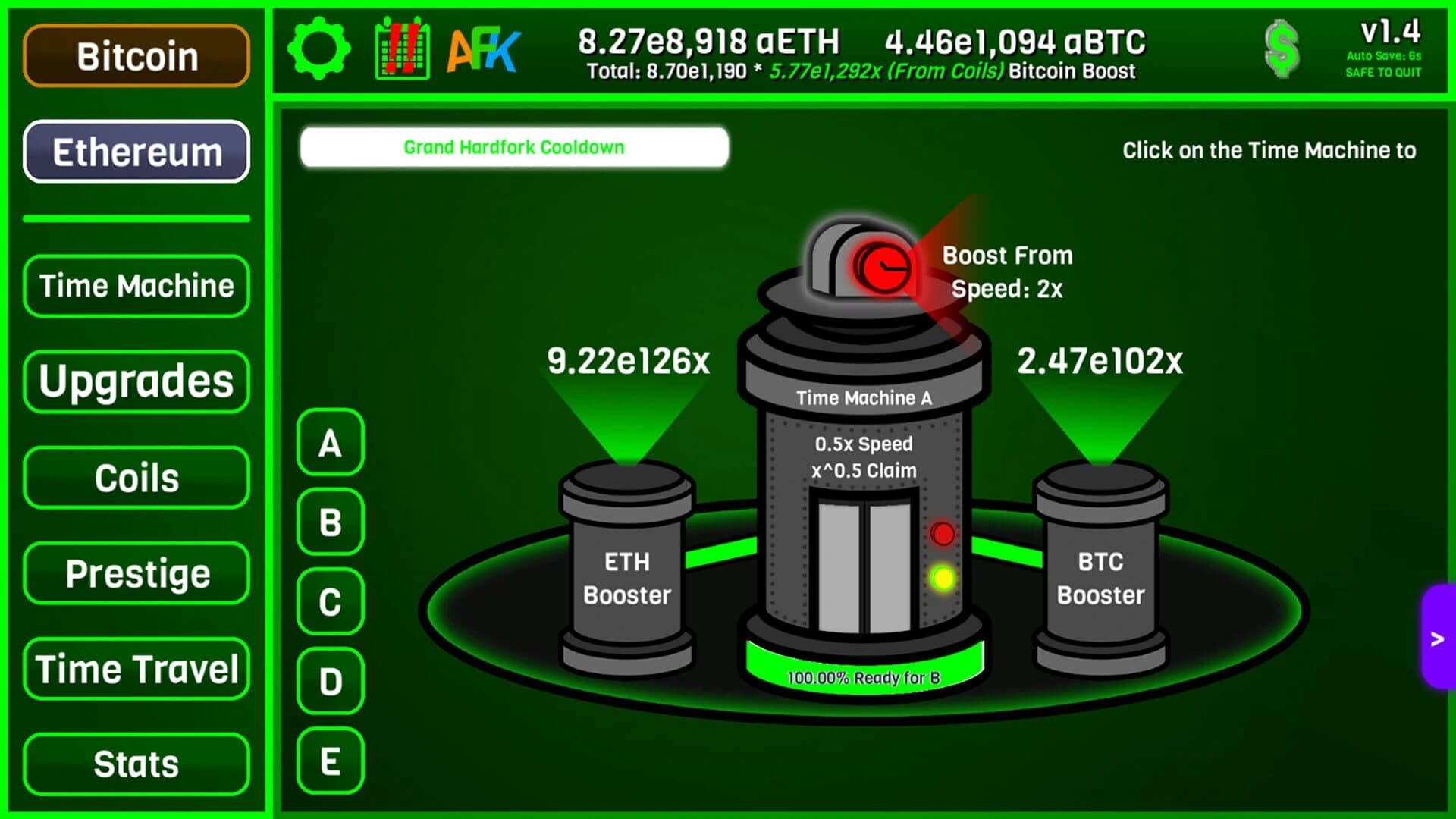Image resolution: width=1456 pixels, height=819 pixels.
Task: Switch to the Ethereum tab
Action: pyautogui.click(x=136, y=152)
